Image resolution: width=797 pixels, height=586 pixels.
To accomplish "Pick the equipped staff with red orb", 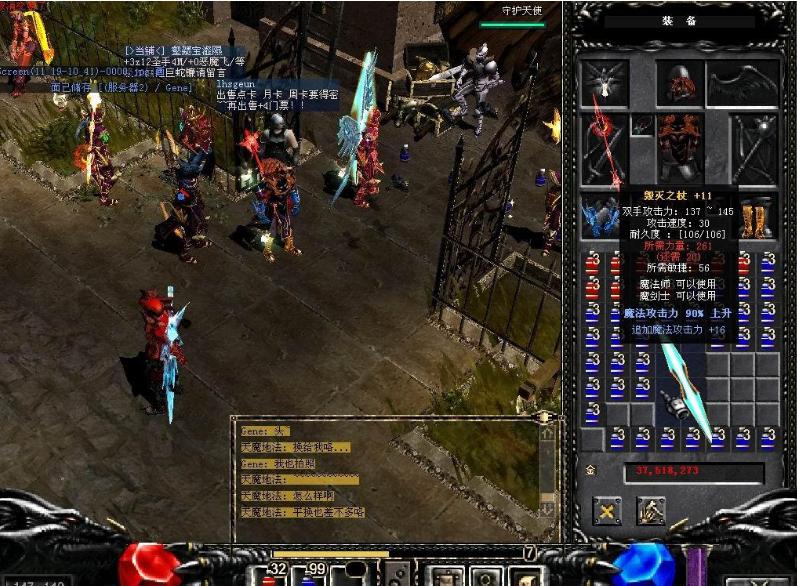I will (605, 148).
